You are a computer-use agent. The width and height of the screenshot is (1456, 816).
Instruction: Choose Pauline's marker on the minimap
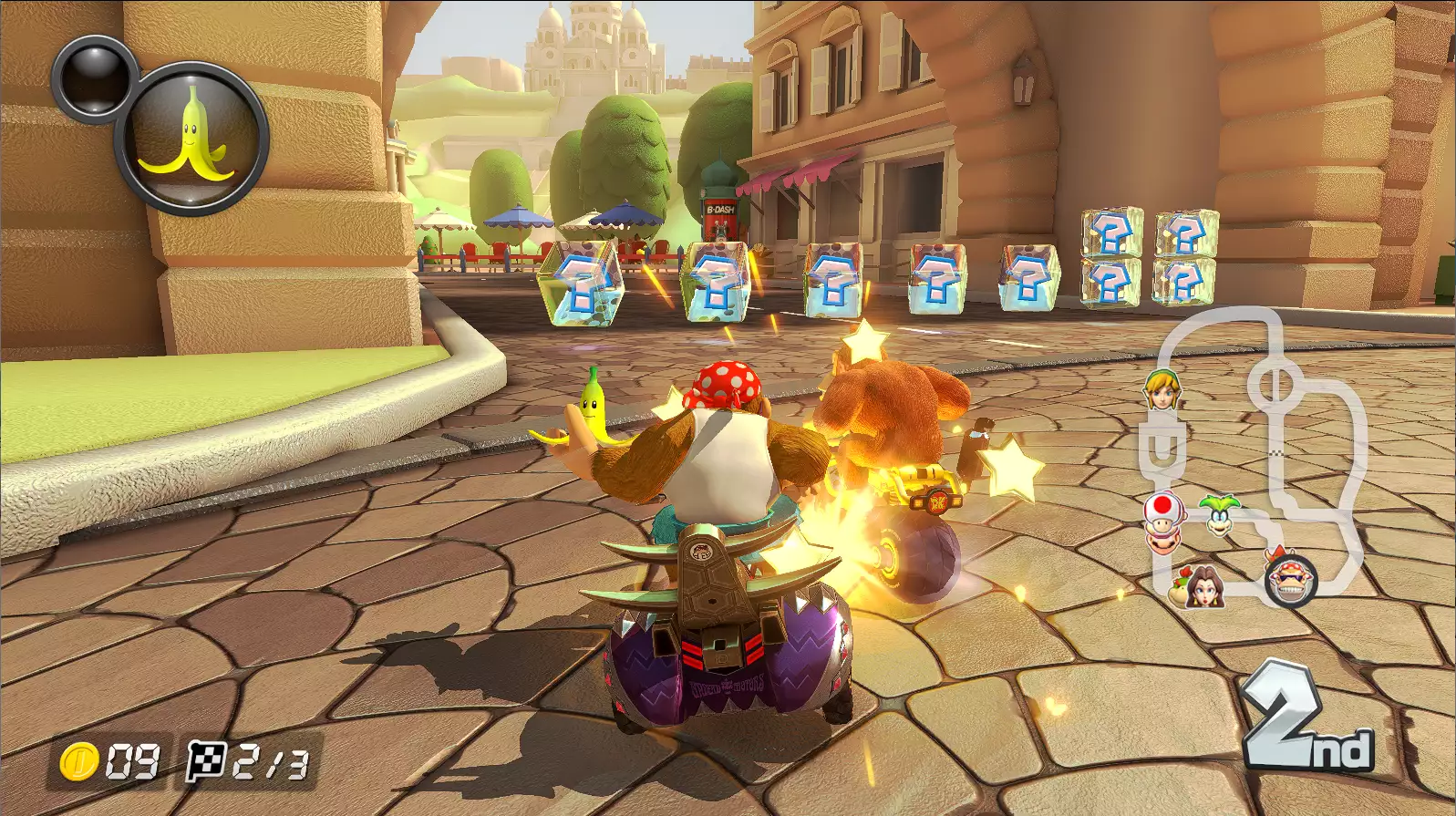[x=1207, y=585]
